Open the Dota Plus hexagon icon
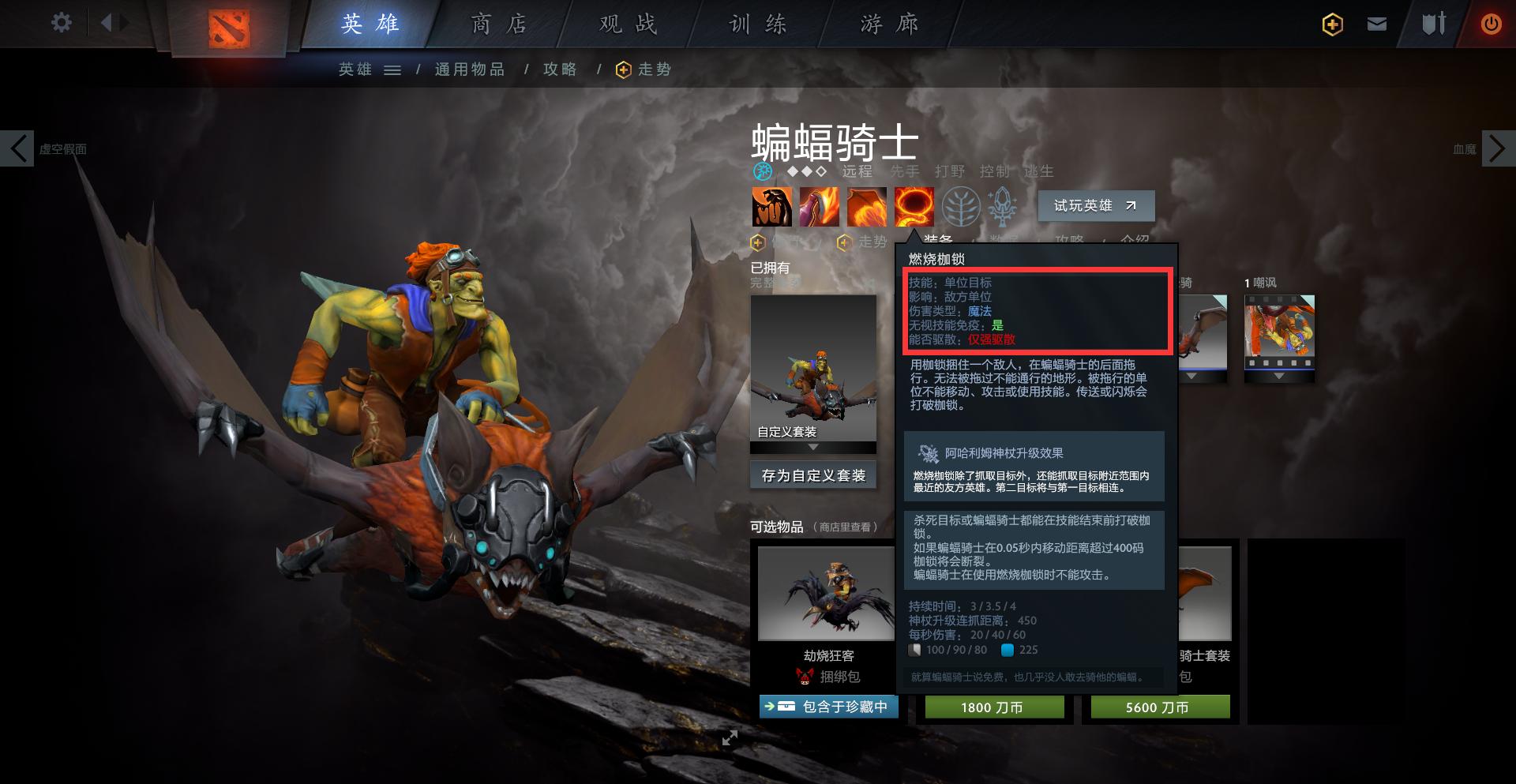The height and width of the screenshot is (784, 1516). click(x=1331, y=24)
